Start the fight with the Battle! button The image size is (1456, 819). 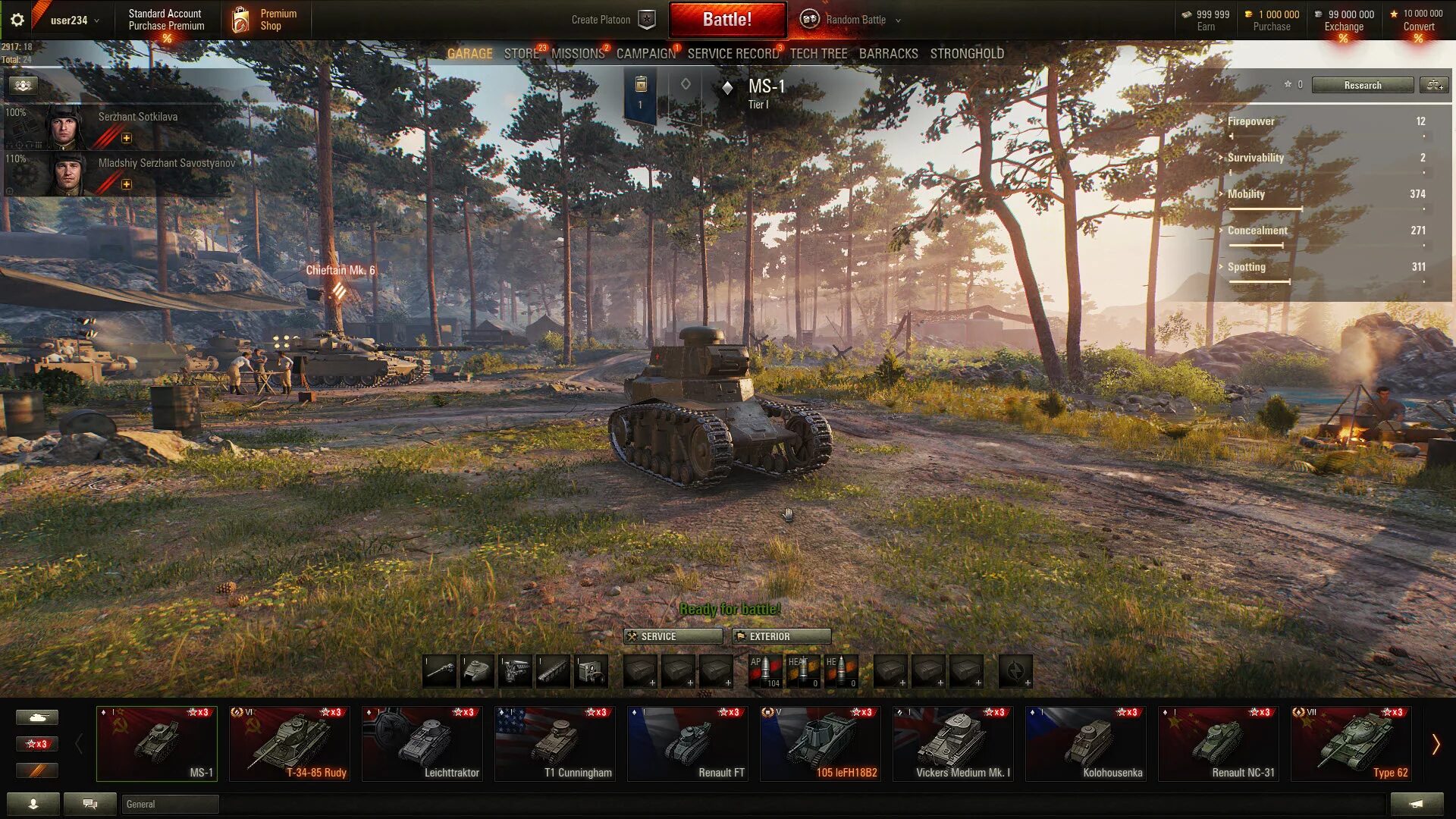pos(726,20)
